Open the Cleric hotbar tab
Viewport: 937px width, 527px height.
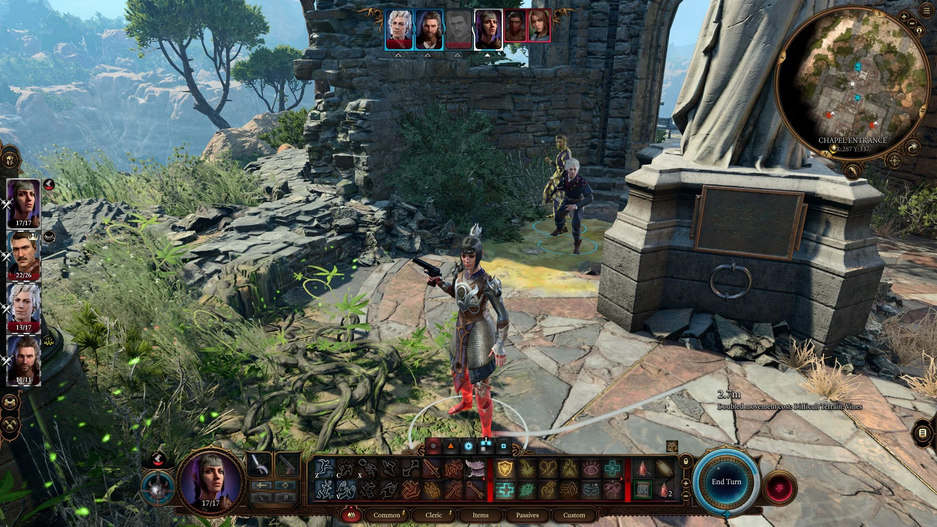tap(434, 515)
